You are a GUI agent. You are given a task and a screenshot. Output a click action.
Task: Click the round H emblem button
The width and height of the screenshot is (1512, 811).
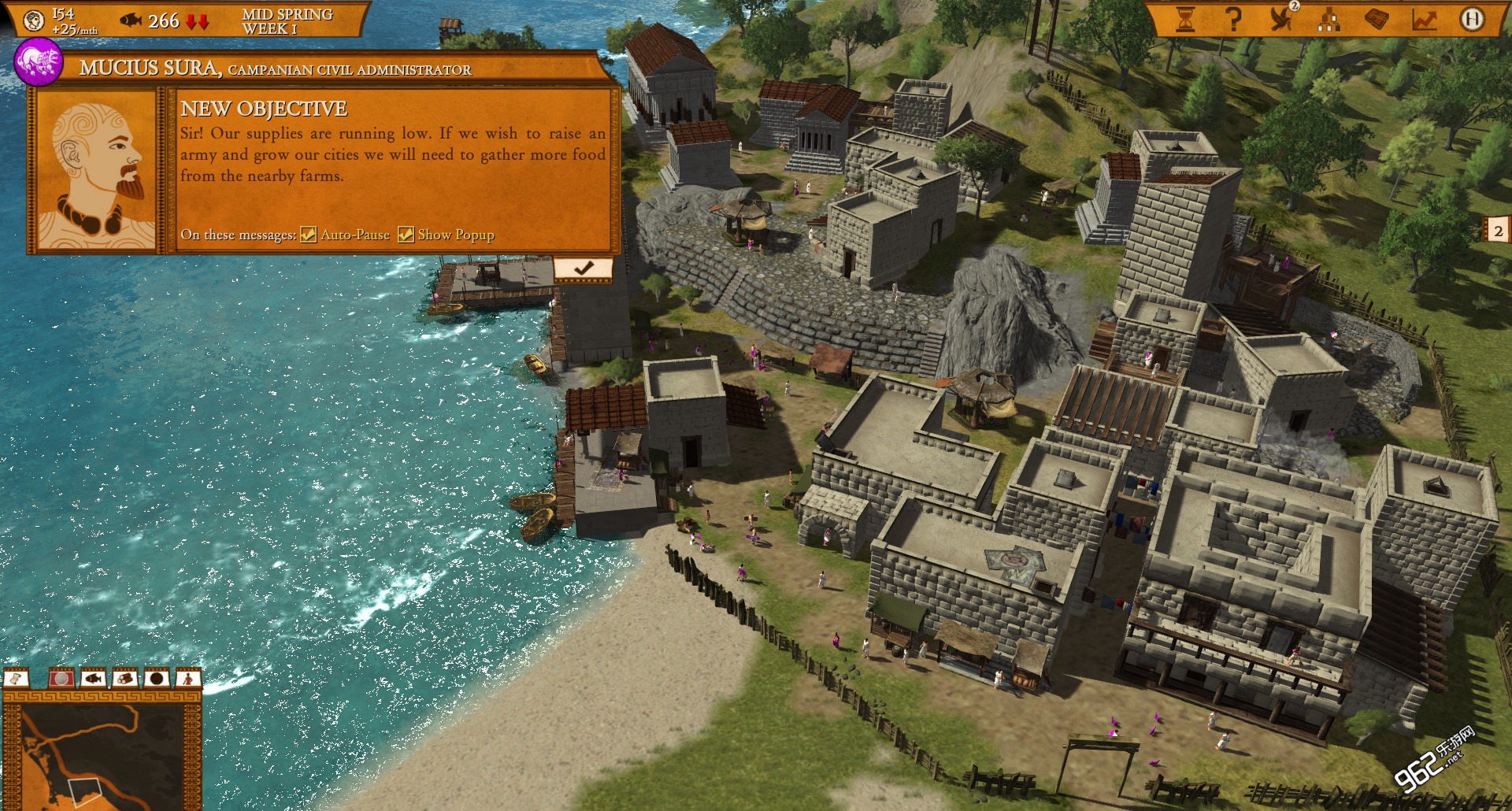pyautogui.click(x=1471, y=20)
